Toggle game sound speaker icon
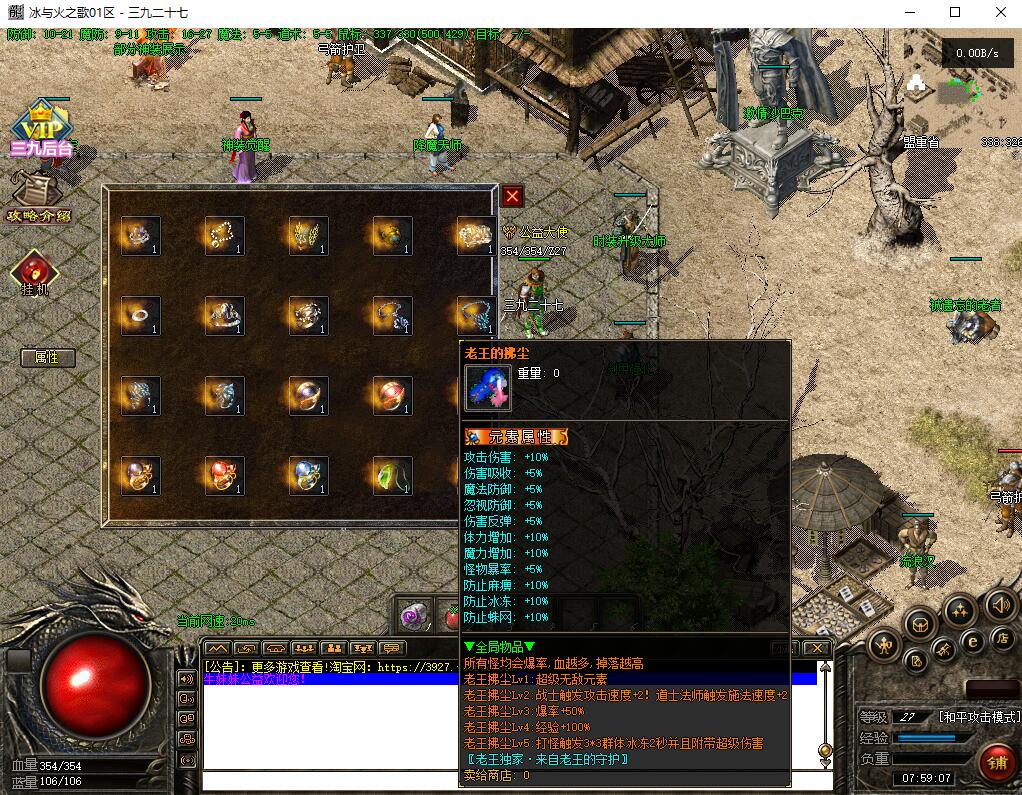 pyautogui.click(x=1000, y=604)
